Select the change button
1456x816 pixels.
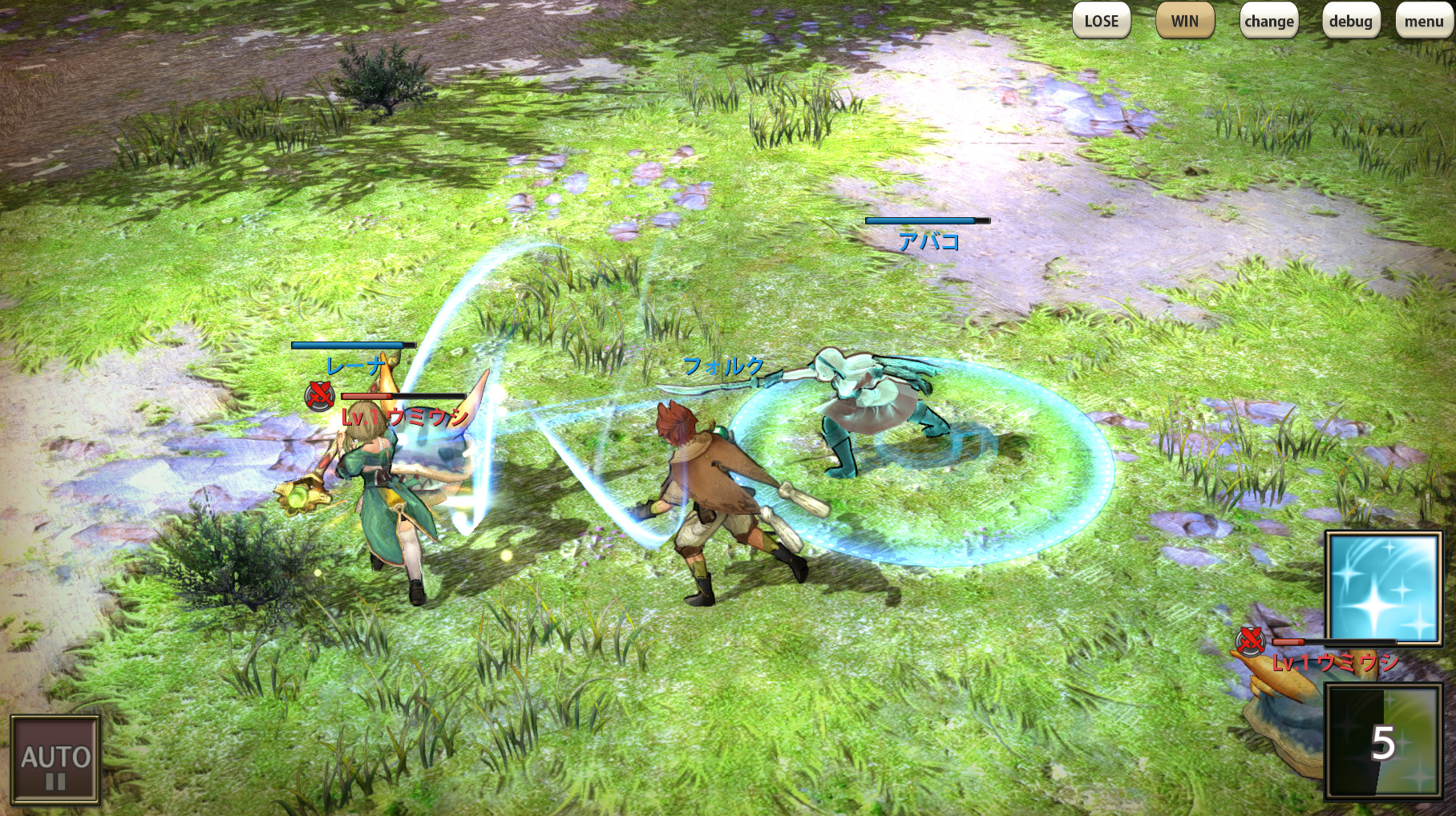[x=1268, y=22]
